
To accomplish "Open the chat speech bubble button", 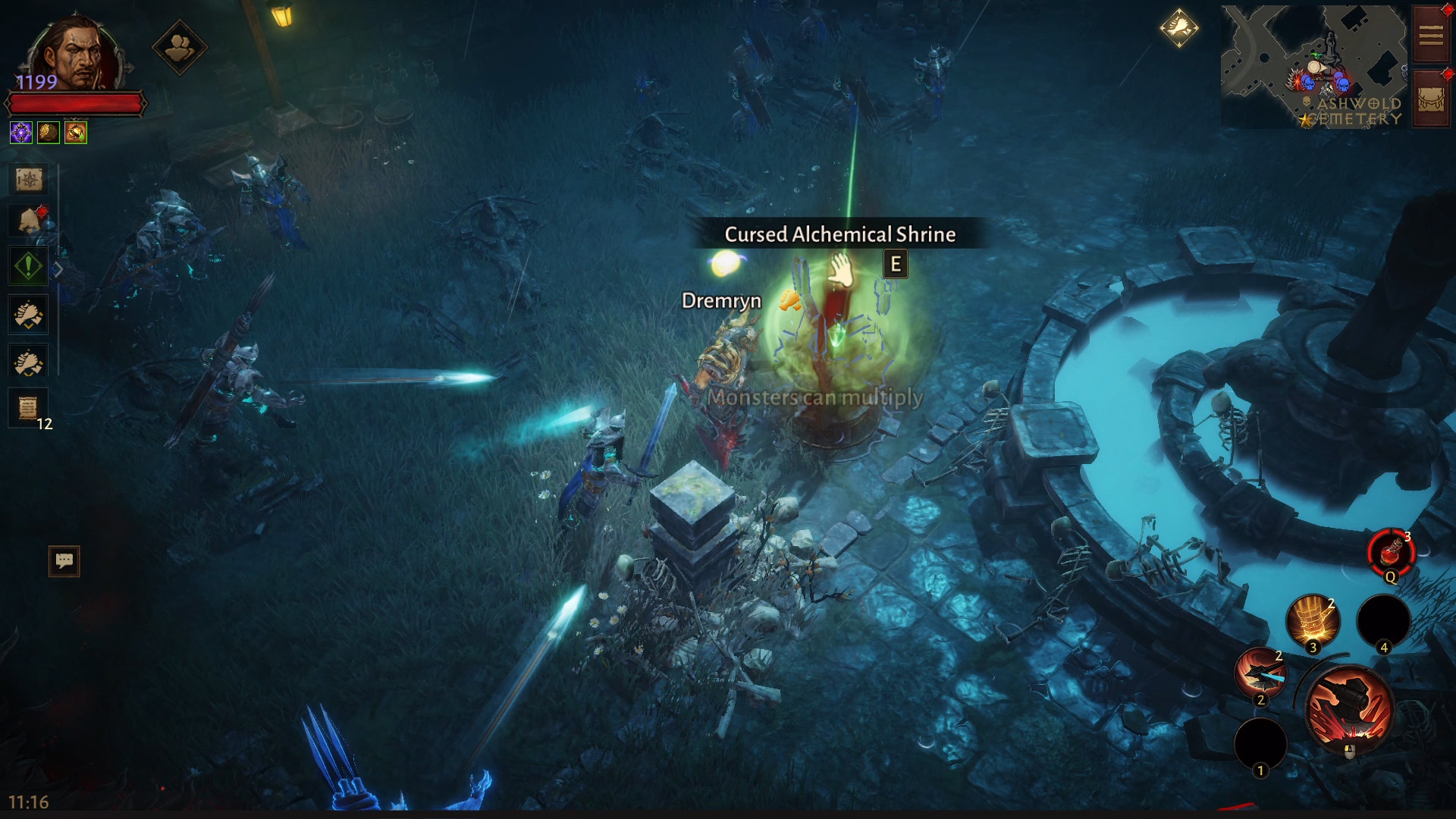I will (64, 561).
